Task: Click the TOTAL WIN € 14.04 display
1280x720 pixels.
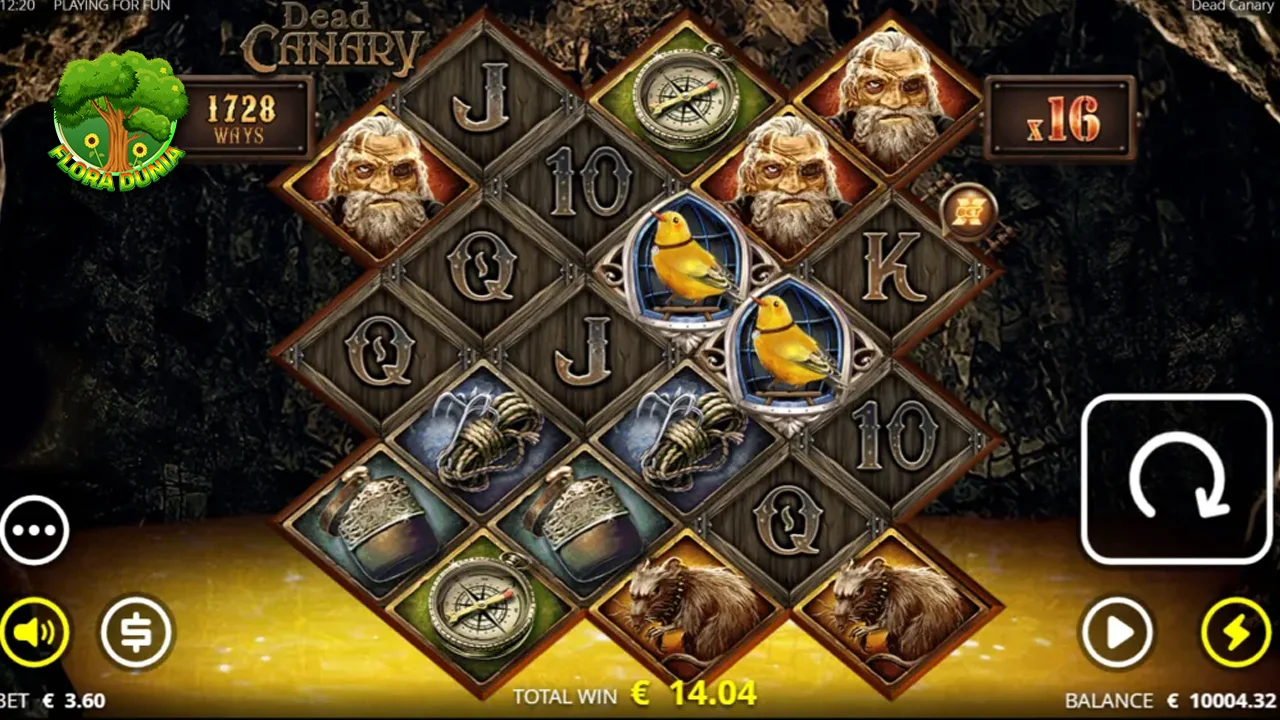Action: click(x=633, y=695)
